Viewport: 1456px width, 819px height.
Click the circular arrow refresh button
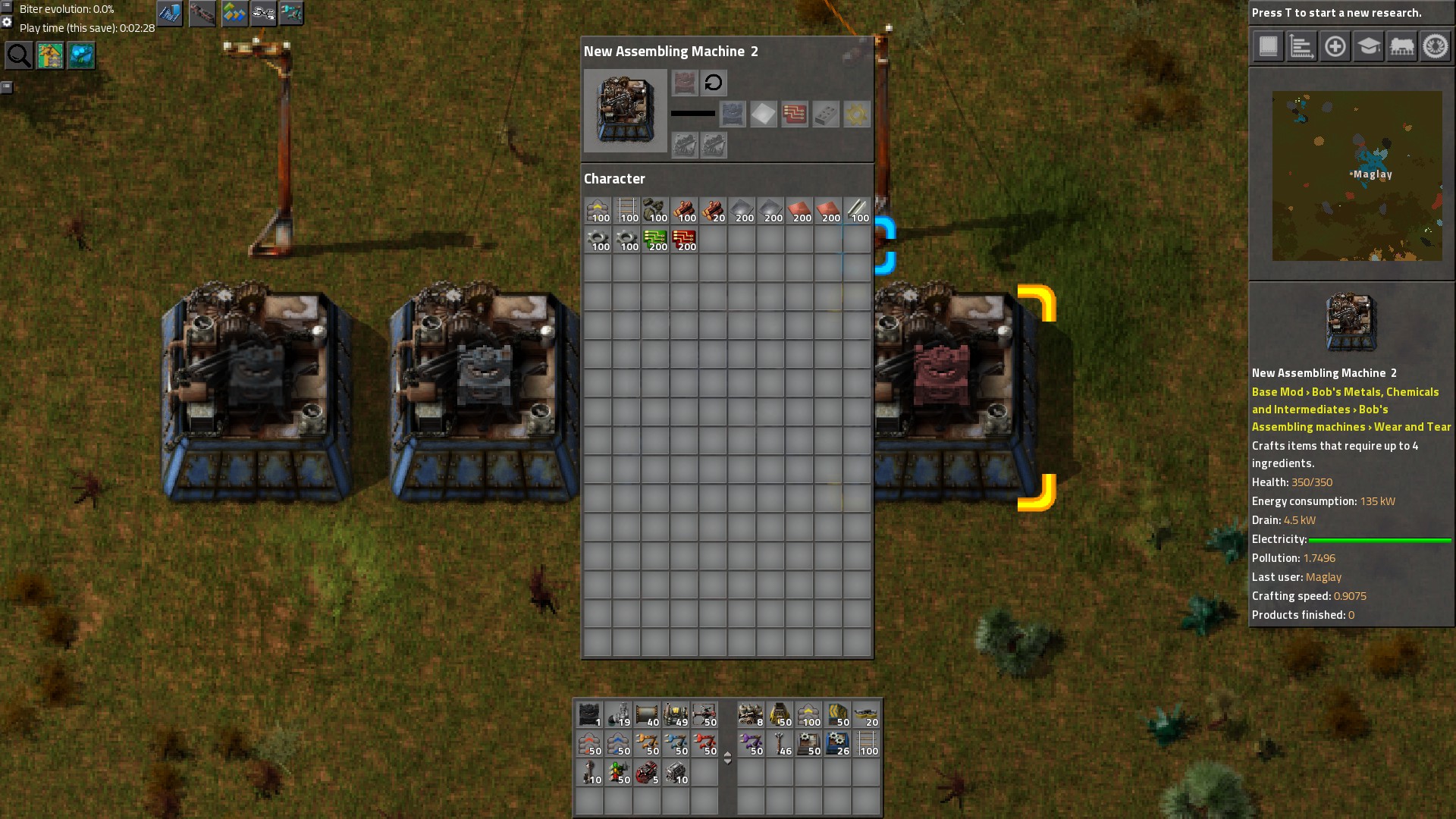(x=713, y=83)
